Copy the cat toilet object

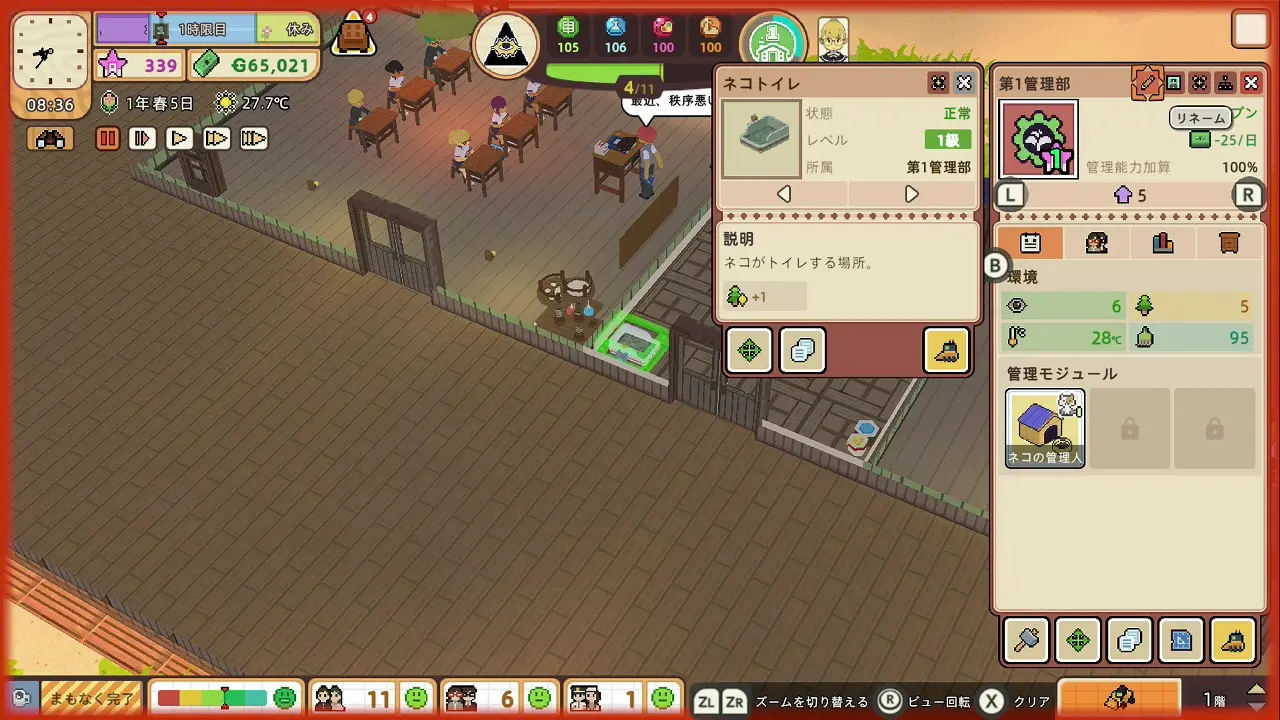(802, 350)
